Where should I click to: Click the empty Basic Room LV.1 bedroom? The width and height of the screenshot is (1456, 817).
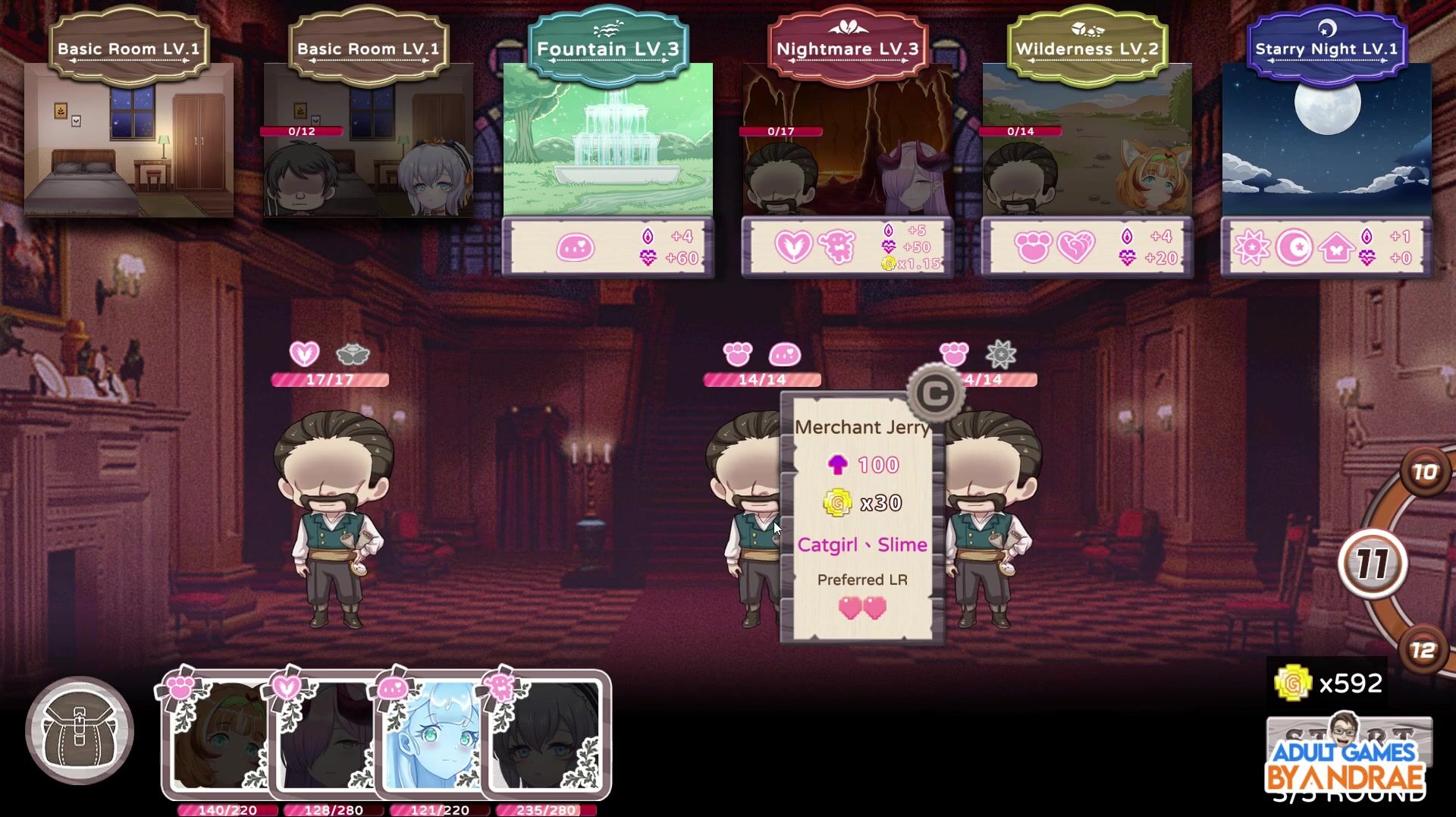[x=129, y=140]
